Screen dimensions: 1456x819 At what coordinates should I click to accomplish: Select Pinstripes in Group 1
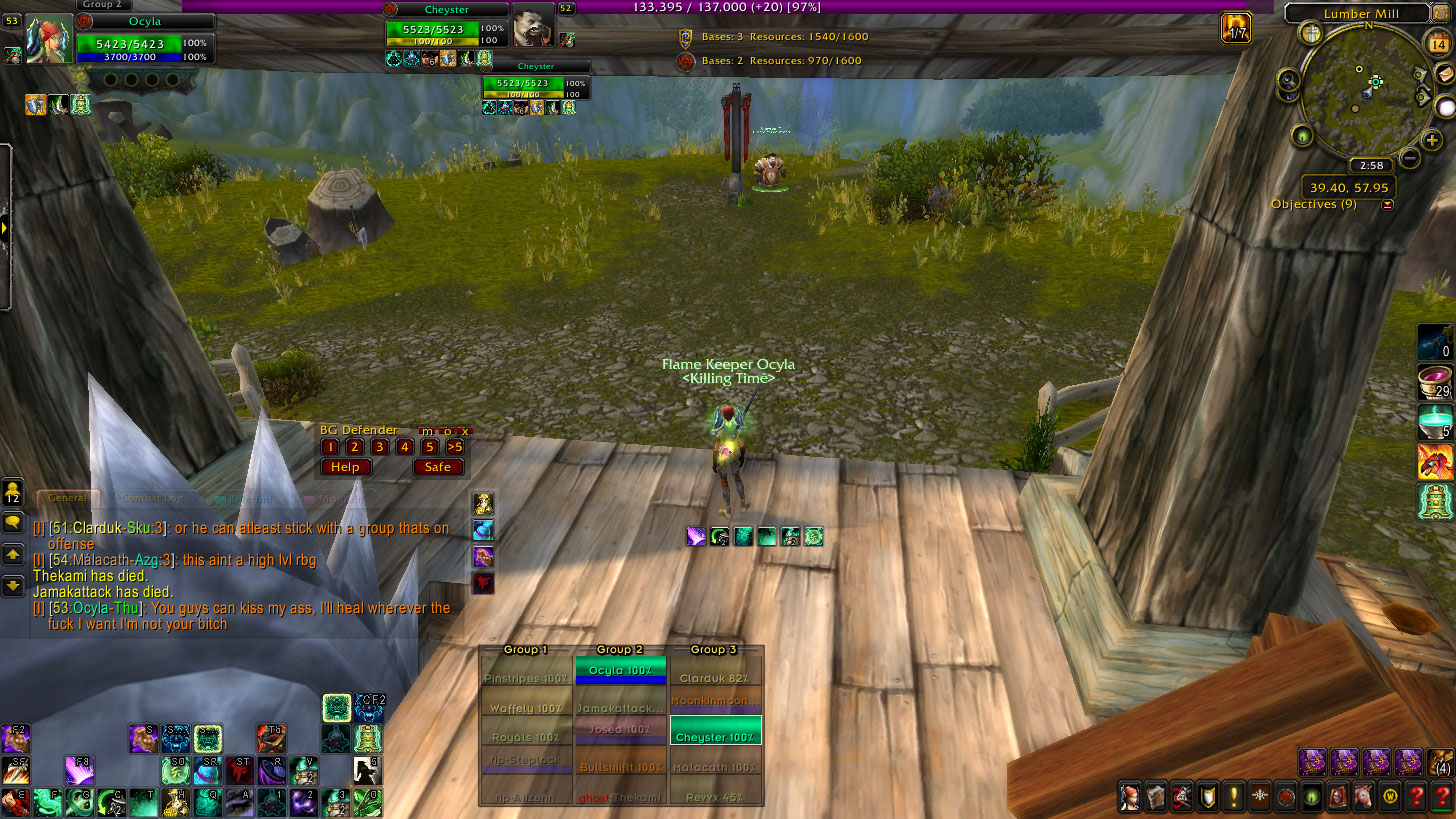526,678
